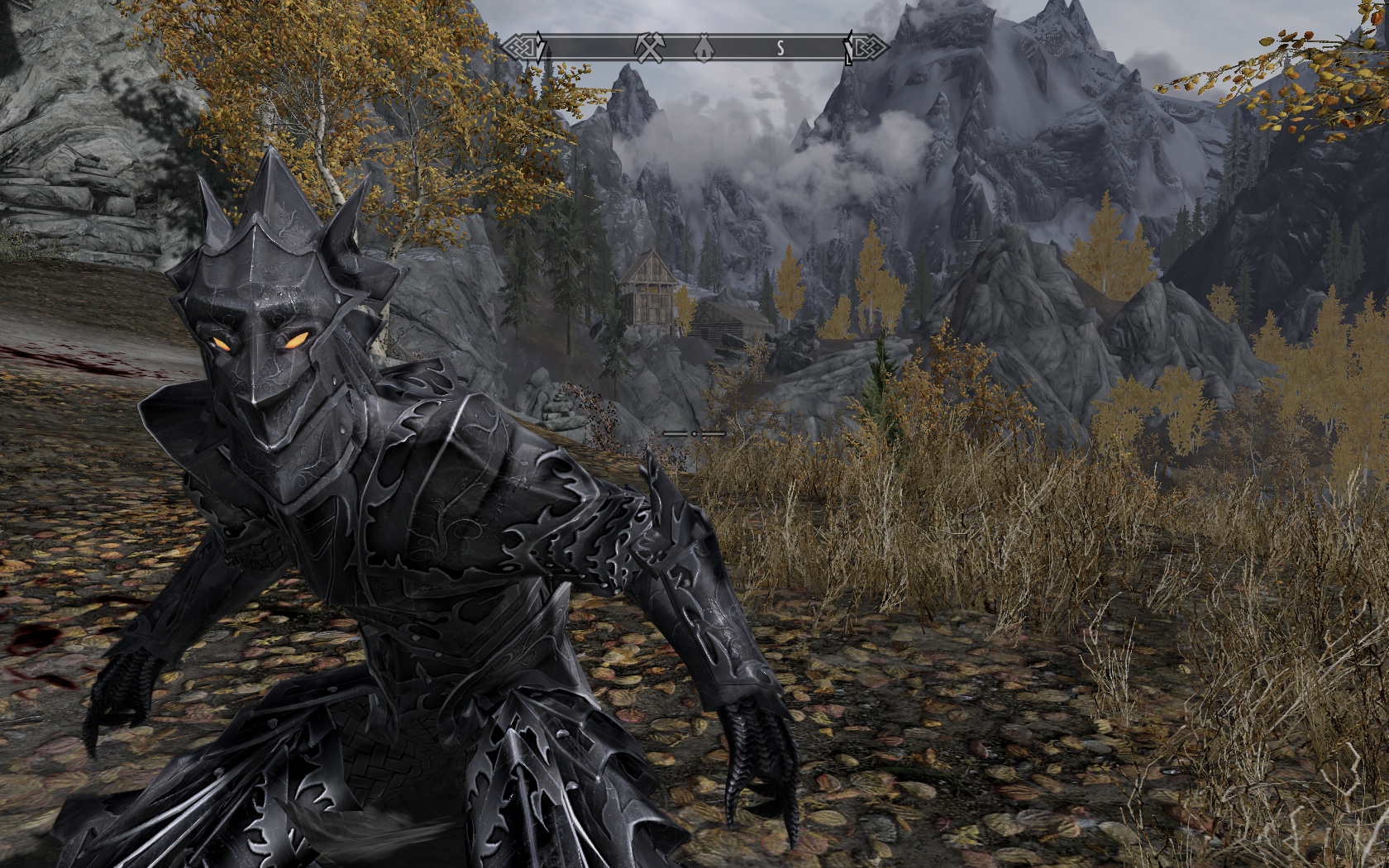Image resolution: width=1389 pixels, height=868 pixels.
Task: Click the South heading letter on compass
Action: tap(780, 49)
